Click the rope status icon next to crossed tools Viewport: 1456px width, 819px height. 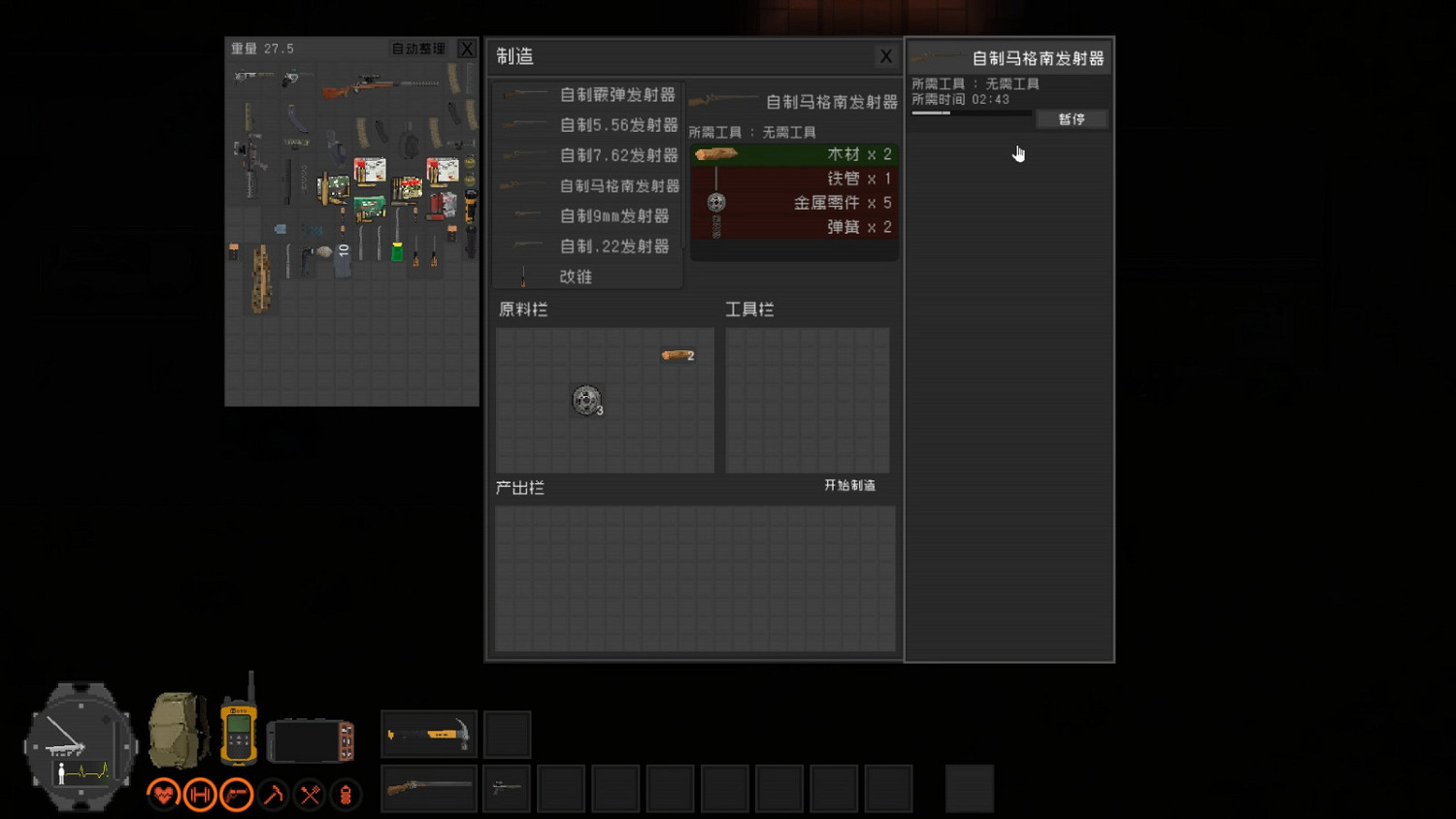(x=347, y=794)
